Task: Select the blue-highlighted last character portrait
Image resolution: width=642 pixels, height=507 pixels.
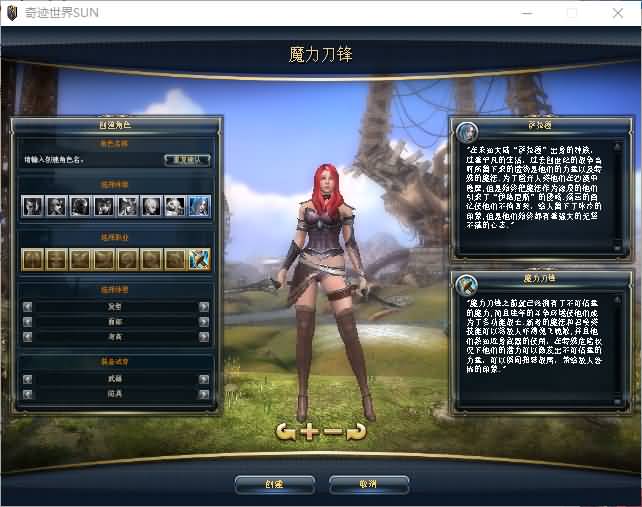Action: pyautogui.click(x=198, y=206)
